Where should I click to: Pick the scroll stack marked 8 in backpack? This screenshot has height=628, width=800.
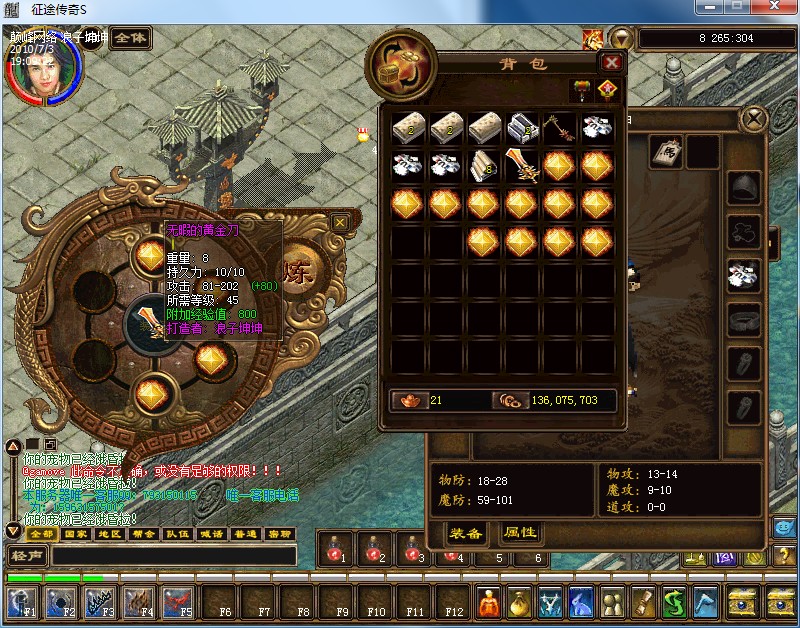pos(484,166)
